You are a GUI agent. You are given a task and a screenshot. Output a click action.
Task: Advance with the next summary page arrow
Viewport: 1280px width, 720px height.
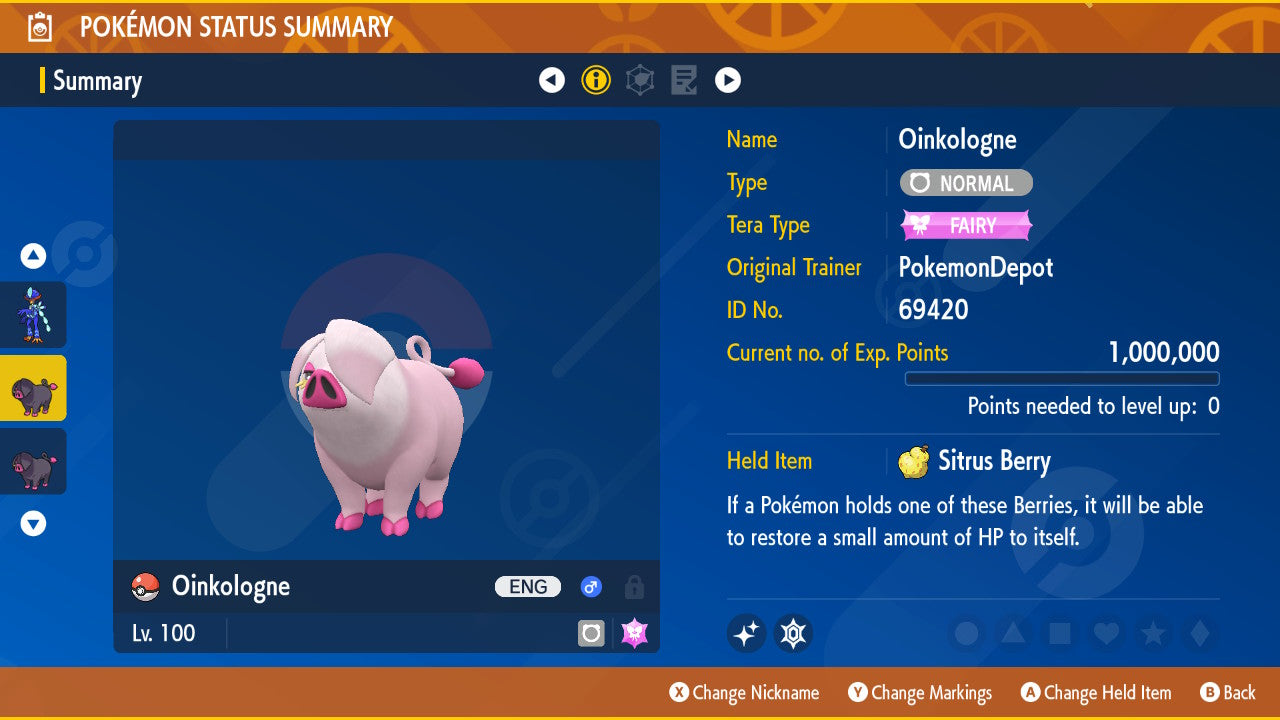pos(728,80)
